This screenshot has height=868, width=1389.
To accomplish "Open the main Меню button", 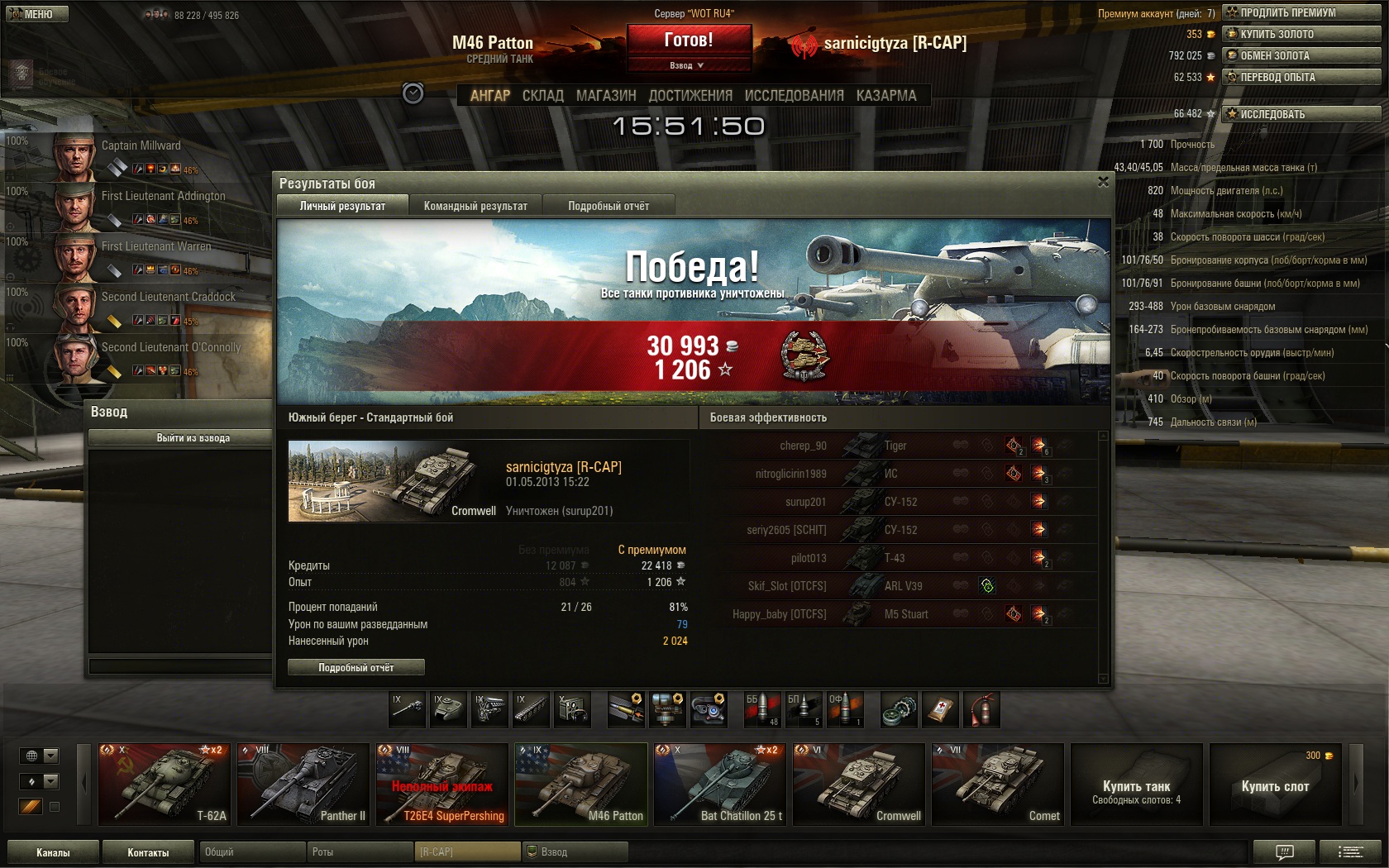I will click(x=36, y=14).
